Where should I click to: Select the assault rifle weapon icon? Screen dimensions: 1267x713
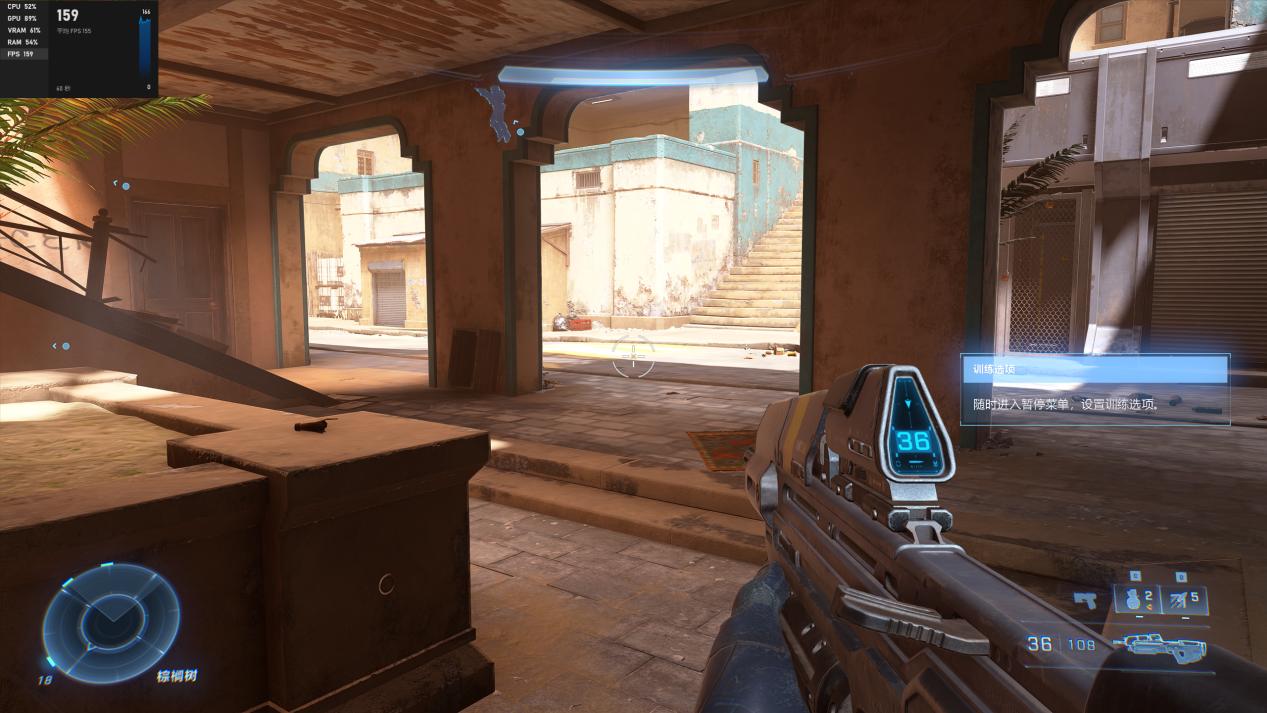(x=1165, y=645)
